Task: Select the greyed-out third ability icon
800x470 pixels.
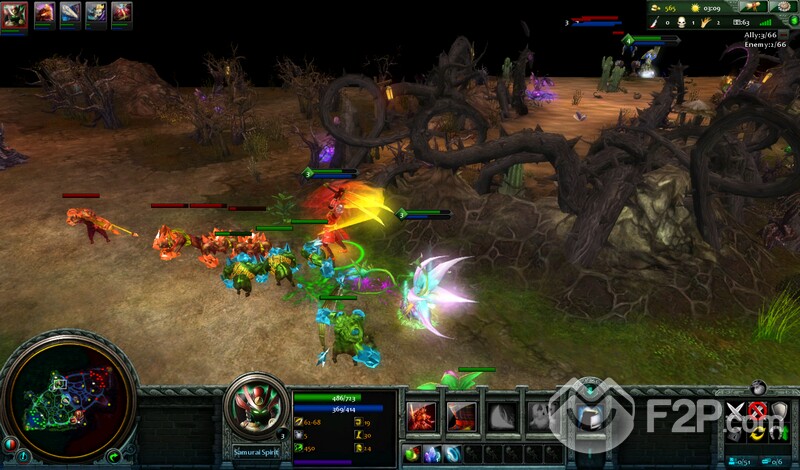Action: (x=502, y=415)
